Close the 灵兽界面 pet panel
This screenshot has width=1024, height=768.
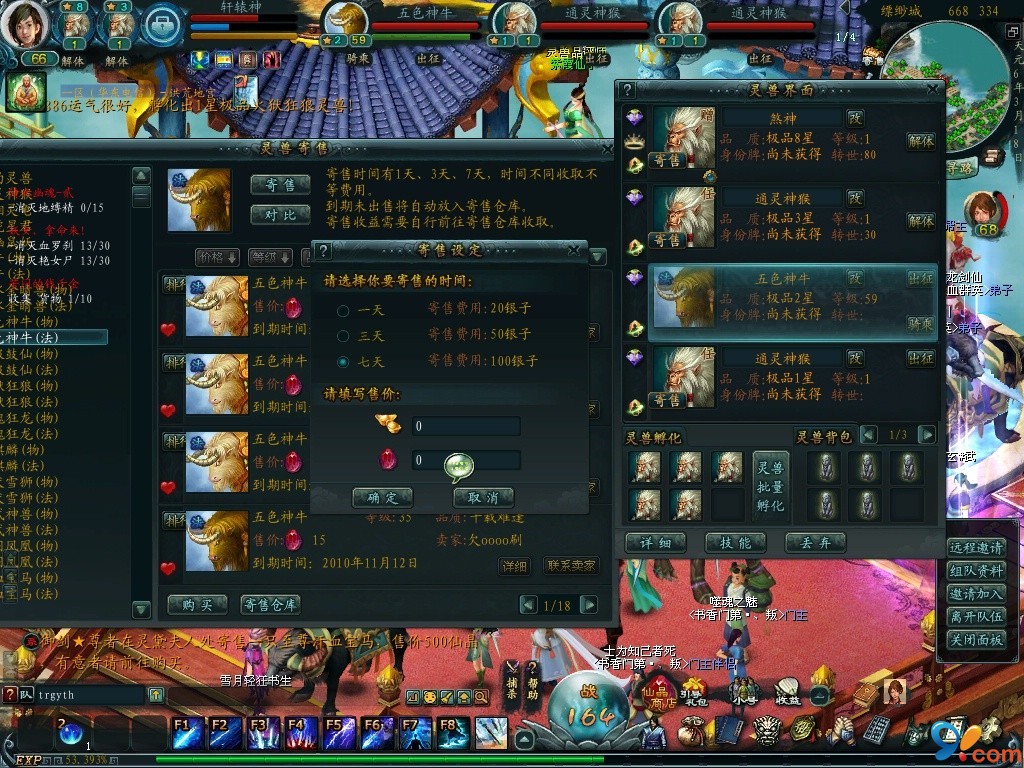pyautogui.click(x=933, y=90)
